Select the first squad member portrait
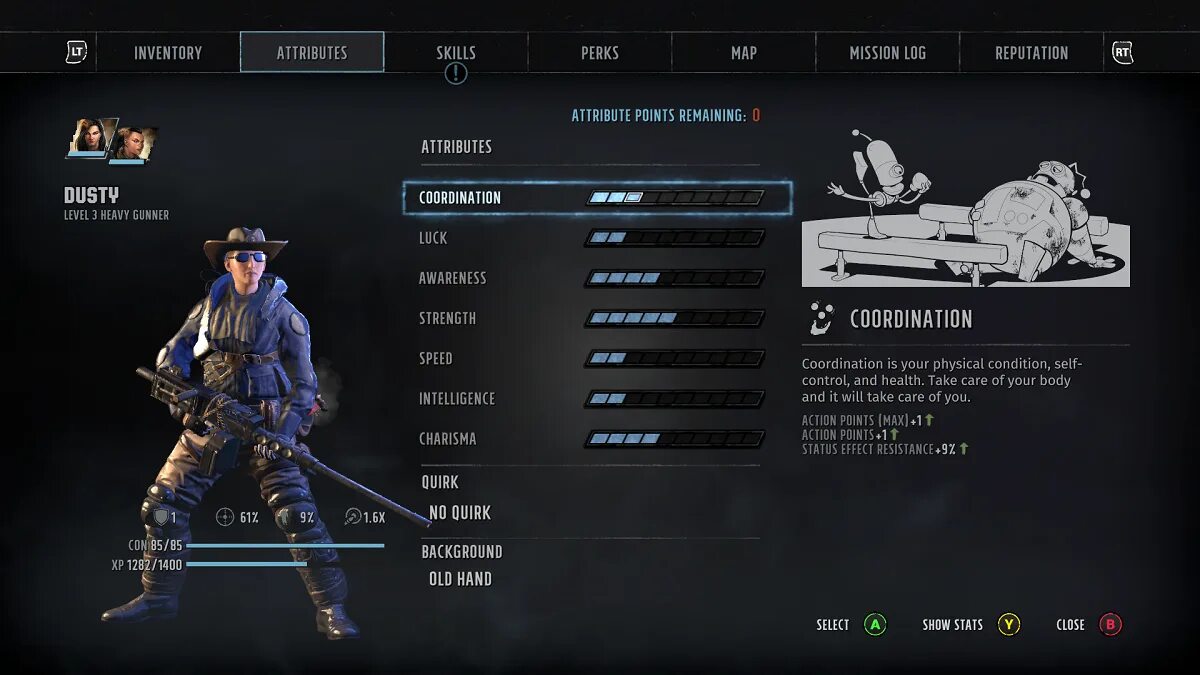Screen dimensions: 1200x675 90,138
